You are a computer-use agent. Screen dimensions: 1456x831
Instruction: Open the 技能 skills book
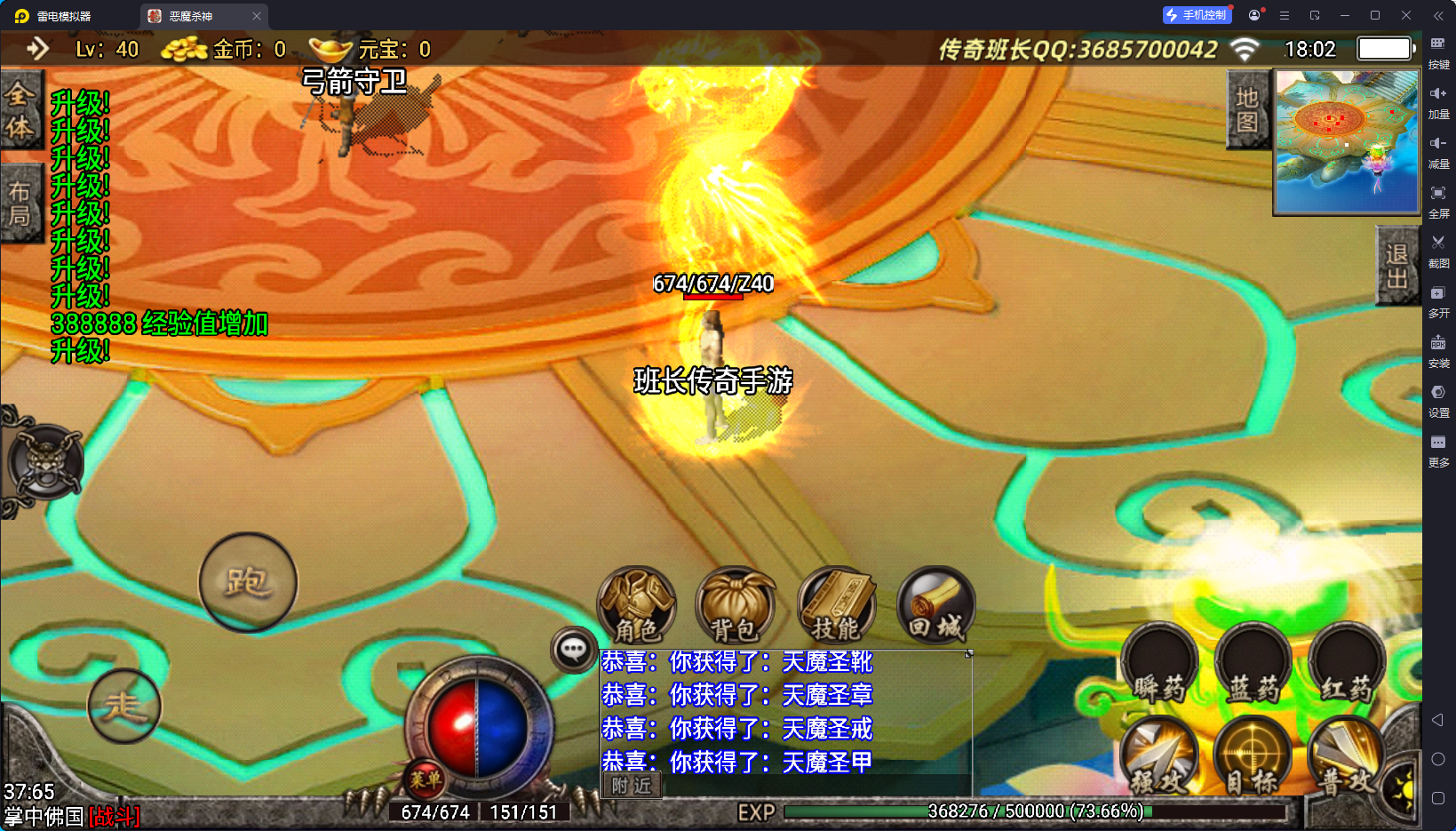pos(836,606)
